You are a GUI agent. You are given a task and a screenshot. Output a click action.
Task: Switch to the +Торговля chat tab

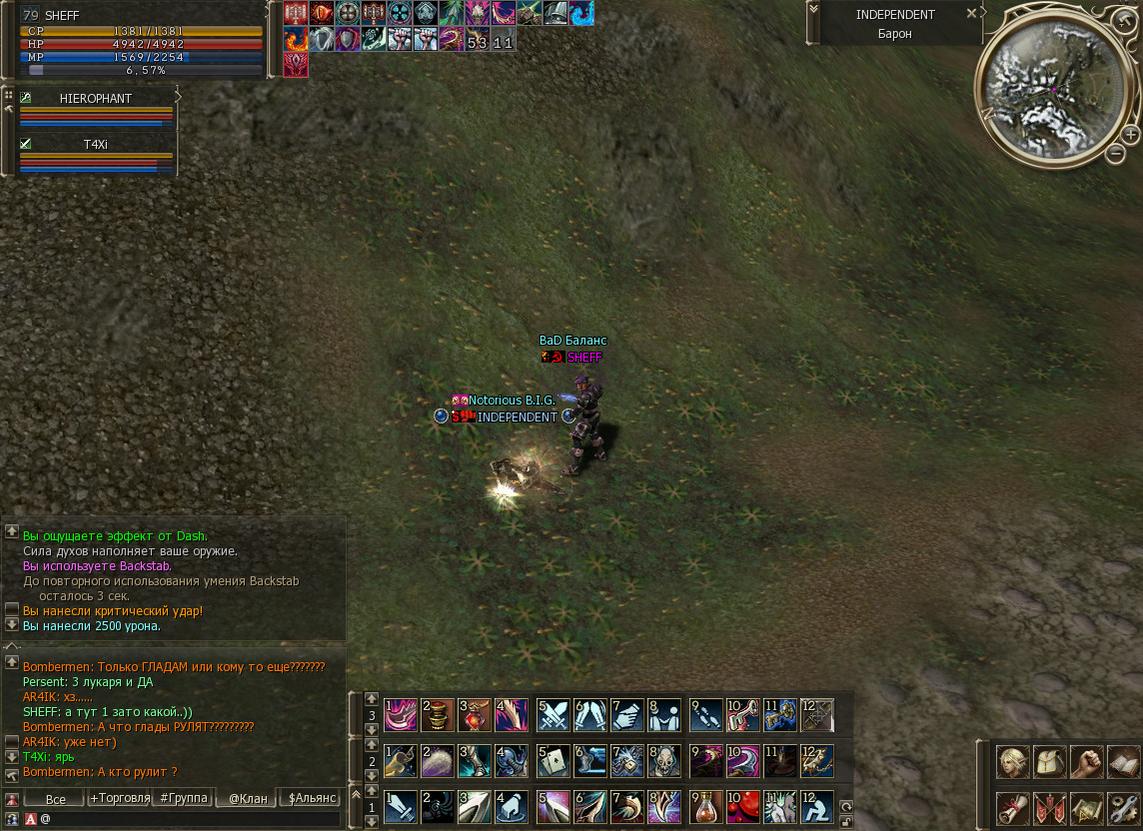click(x=120, y=798)
